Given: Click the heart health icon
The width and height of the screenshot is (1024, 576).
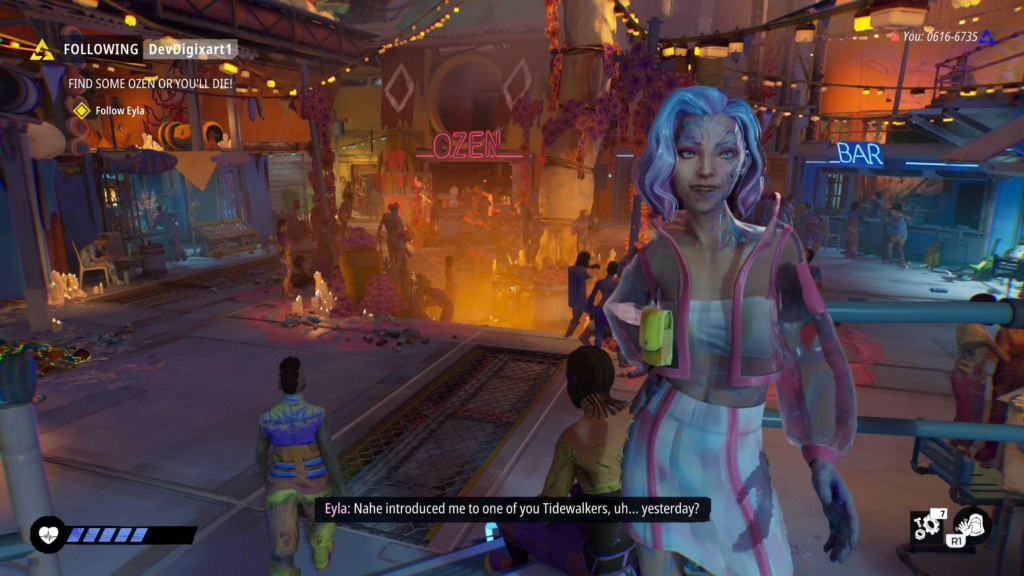Looking at the screenshot, I should tap(47, 534).
